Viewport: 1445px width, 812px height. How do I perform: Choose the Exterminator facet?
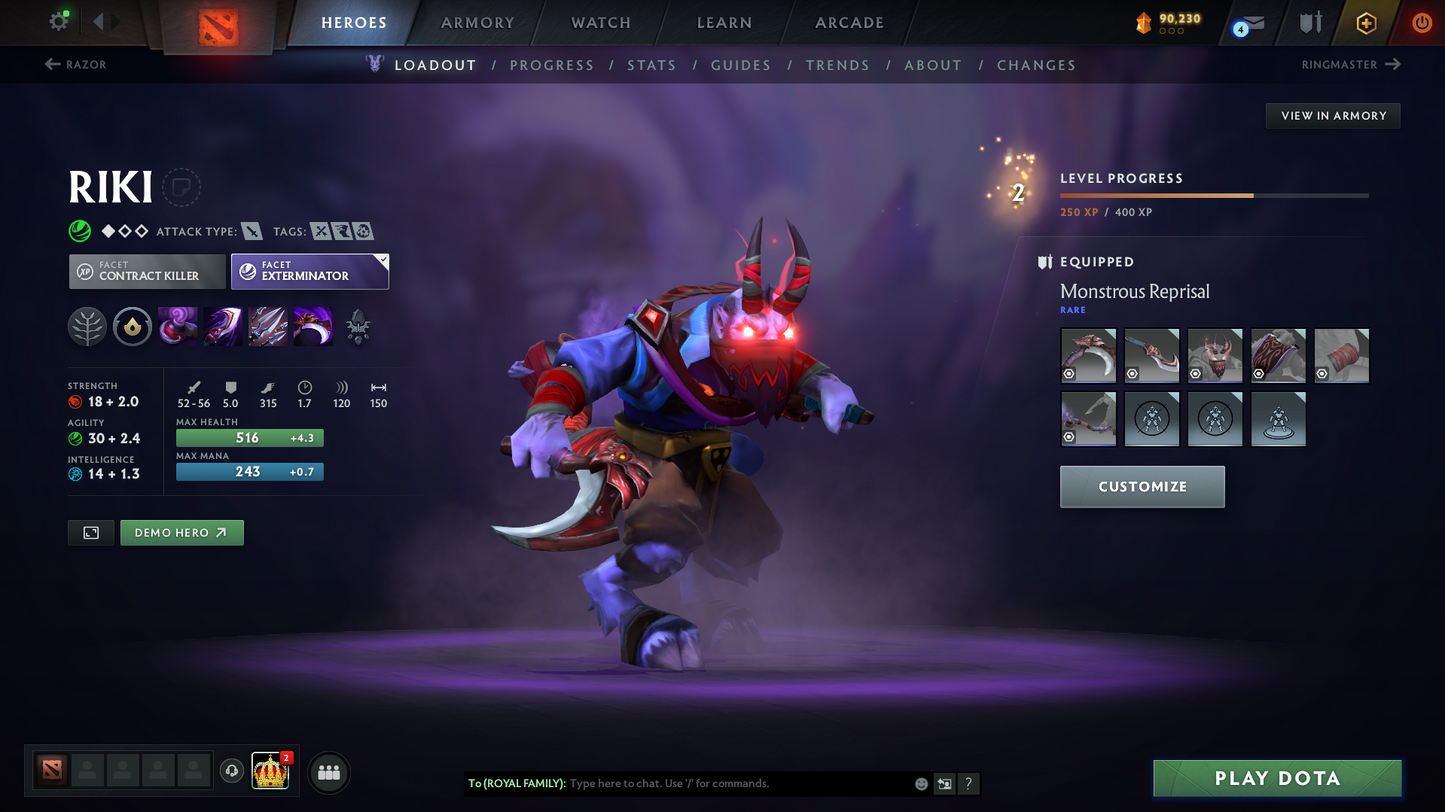click(309, 271)
